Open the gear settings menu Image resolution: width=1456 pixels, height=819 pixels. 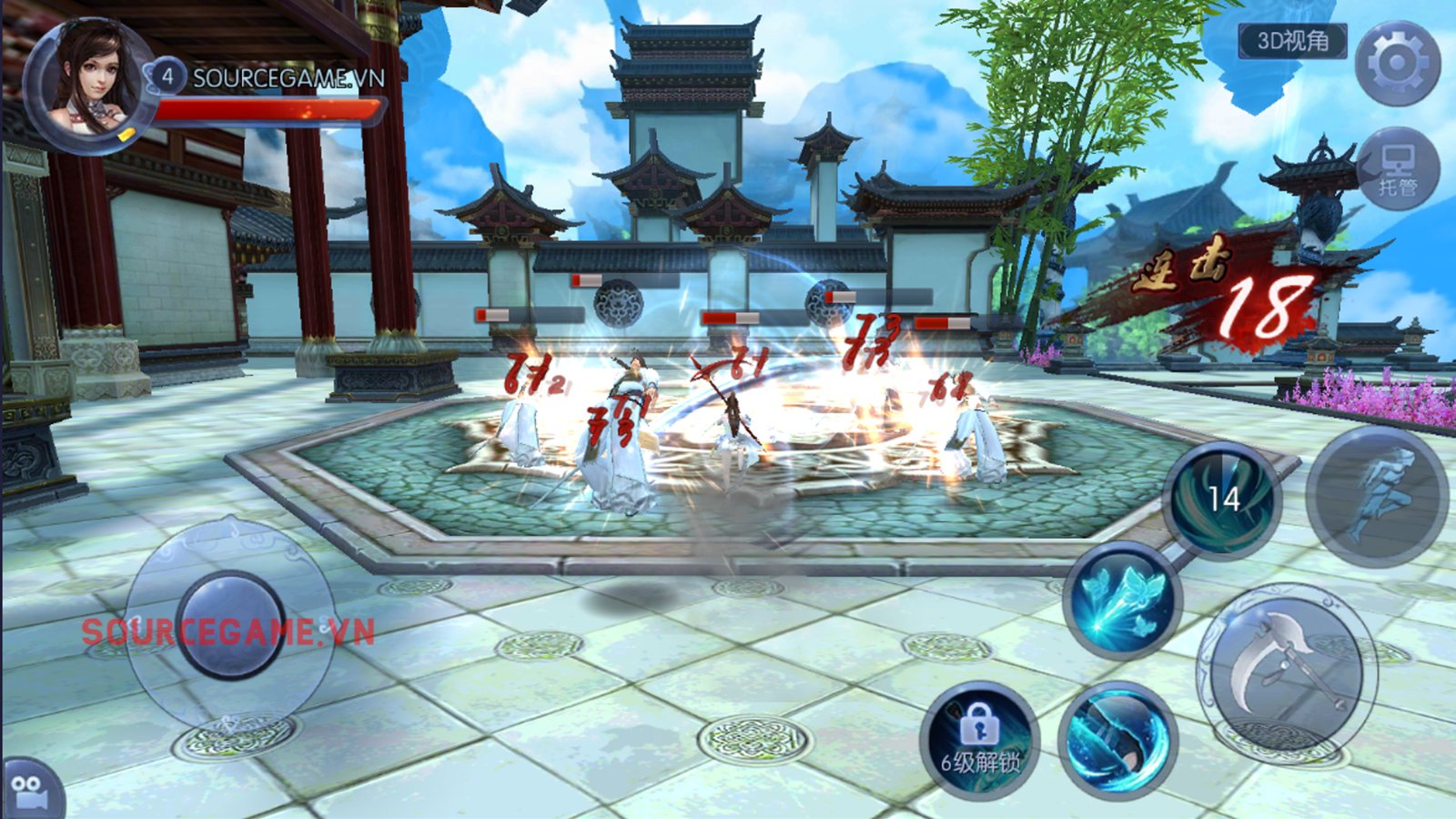coord(1397,64)
